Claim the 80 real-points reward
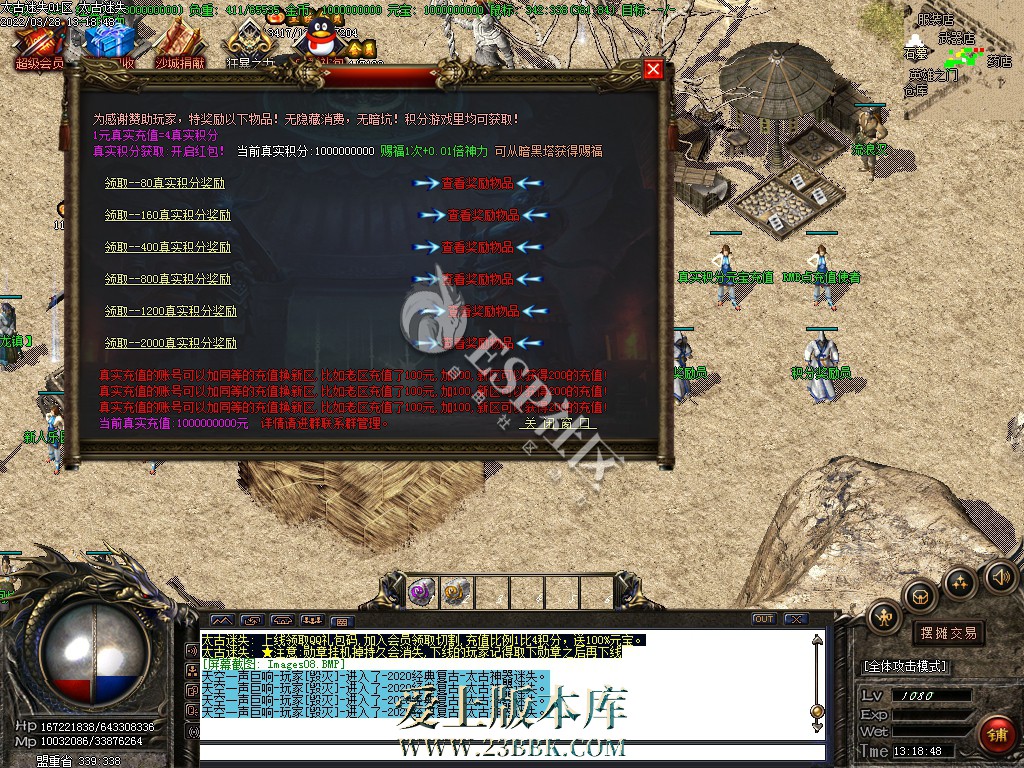Screen dimensions: 1024x768 (x=165, y=183)
